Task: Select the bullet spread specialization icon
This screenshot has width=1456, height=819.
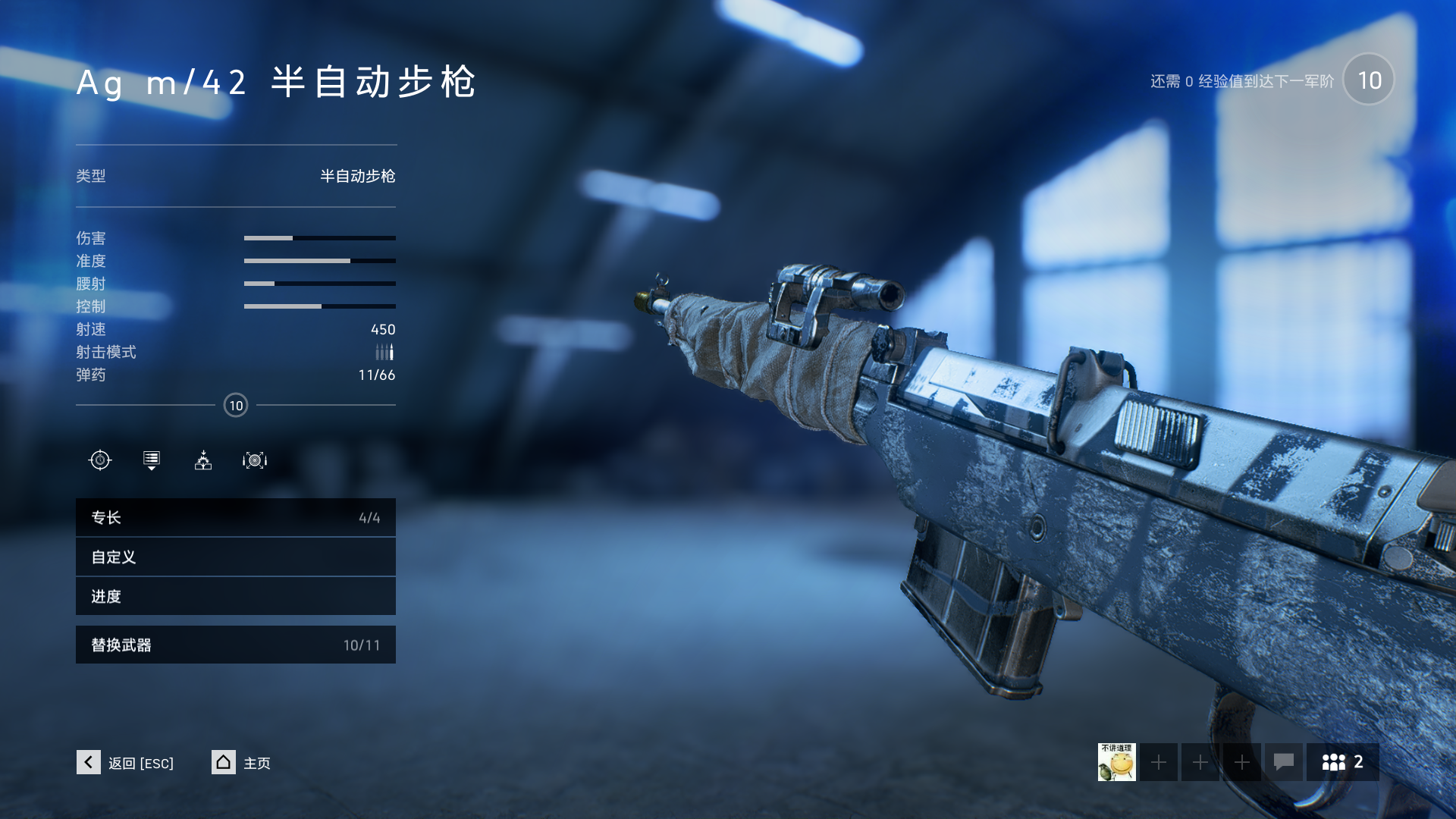Action: tap(254, 460)
